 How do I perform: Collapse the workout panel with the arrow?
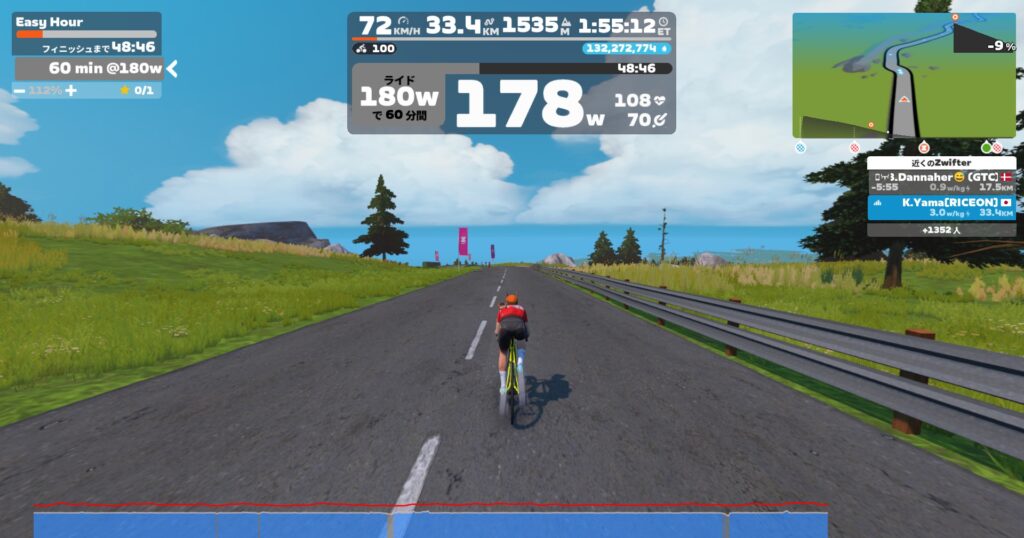(172, 68)
